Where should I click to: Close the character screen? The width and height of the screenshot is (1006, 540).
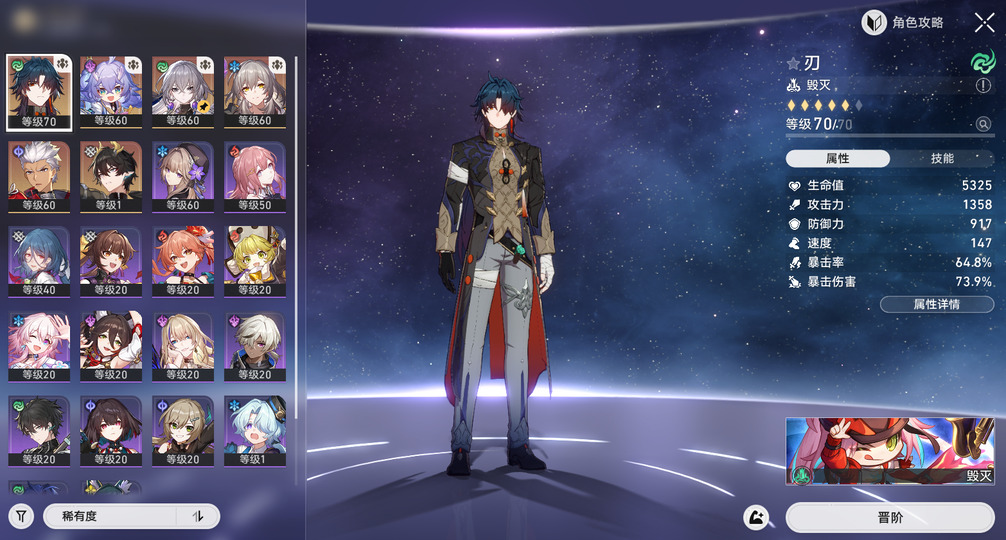[x=984, y=22]
